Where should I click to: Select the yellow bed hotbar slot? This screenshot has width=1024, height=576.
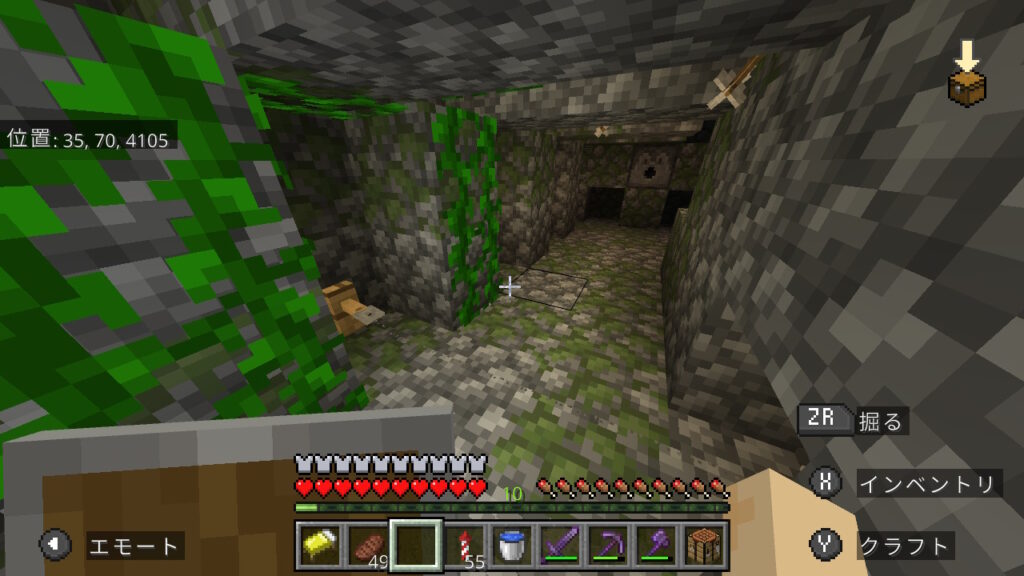[319, 545]
